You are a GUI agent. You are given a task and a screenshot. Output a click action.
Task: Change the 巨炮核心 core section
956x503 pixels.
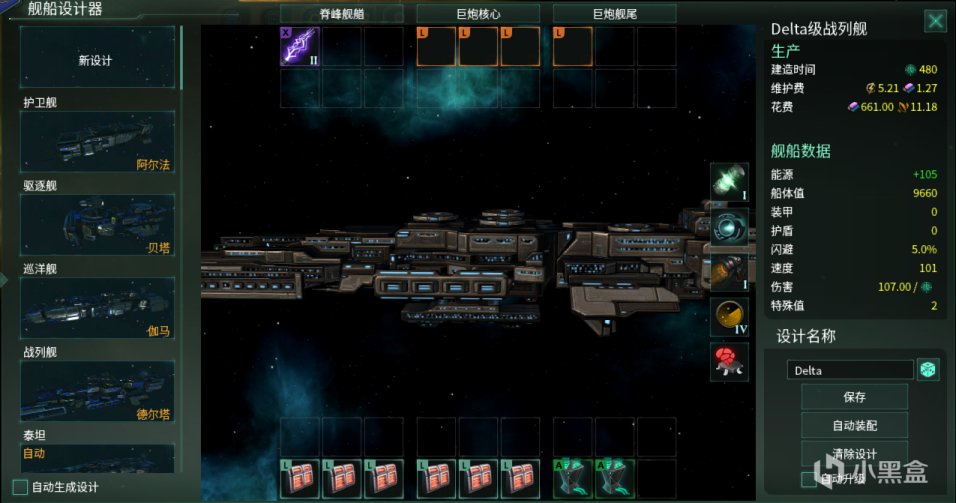pyautogui.click(x=477, y=12)
